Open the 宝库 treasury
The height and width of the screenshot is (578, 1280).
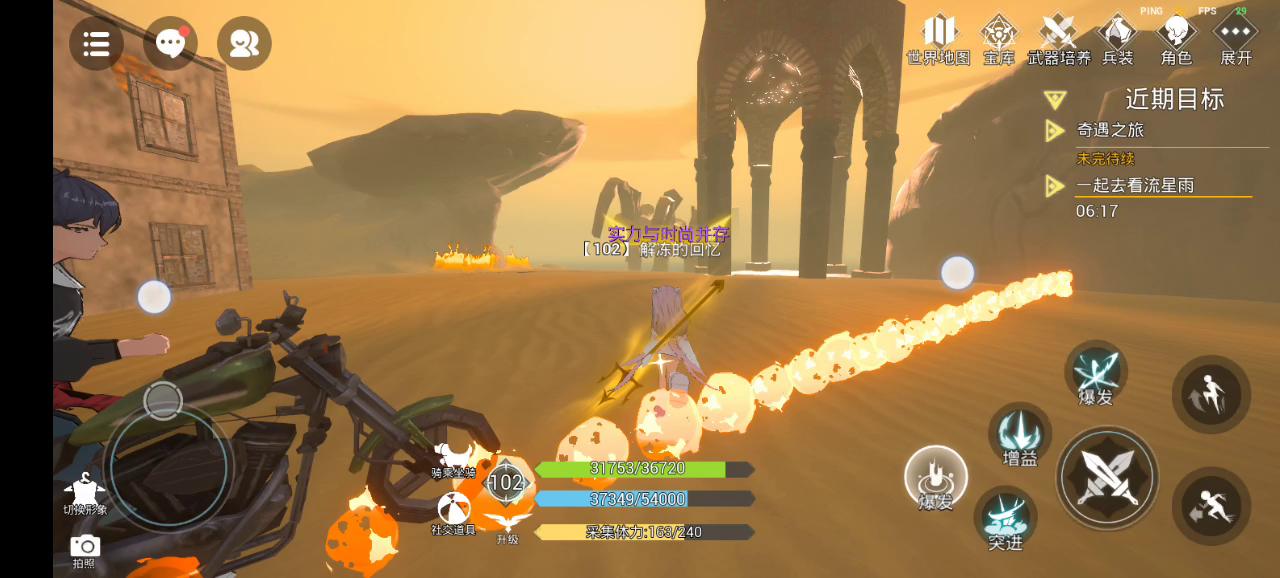(998, 37)
